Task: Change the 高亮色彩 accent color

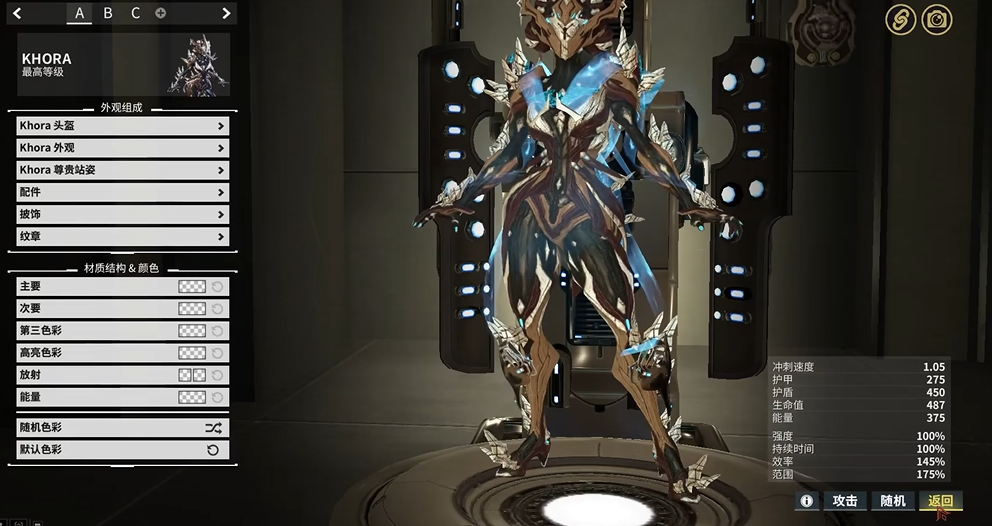Action: (x=191, y=353)
